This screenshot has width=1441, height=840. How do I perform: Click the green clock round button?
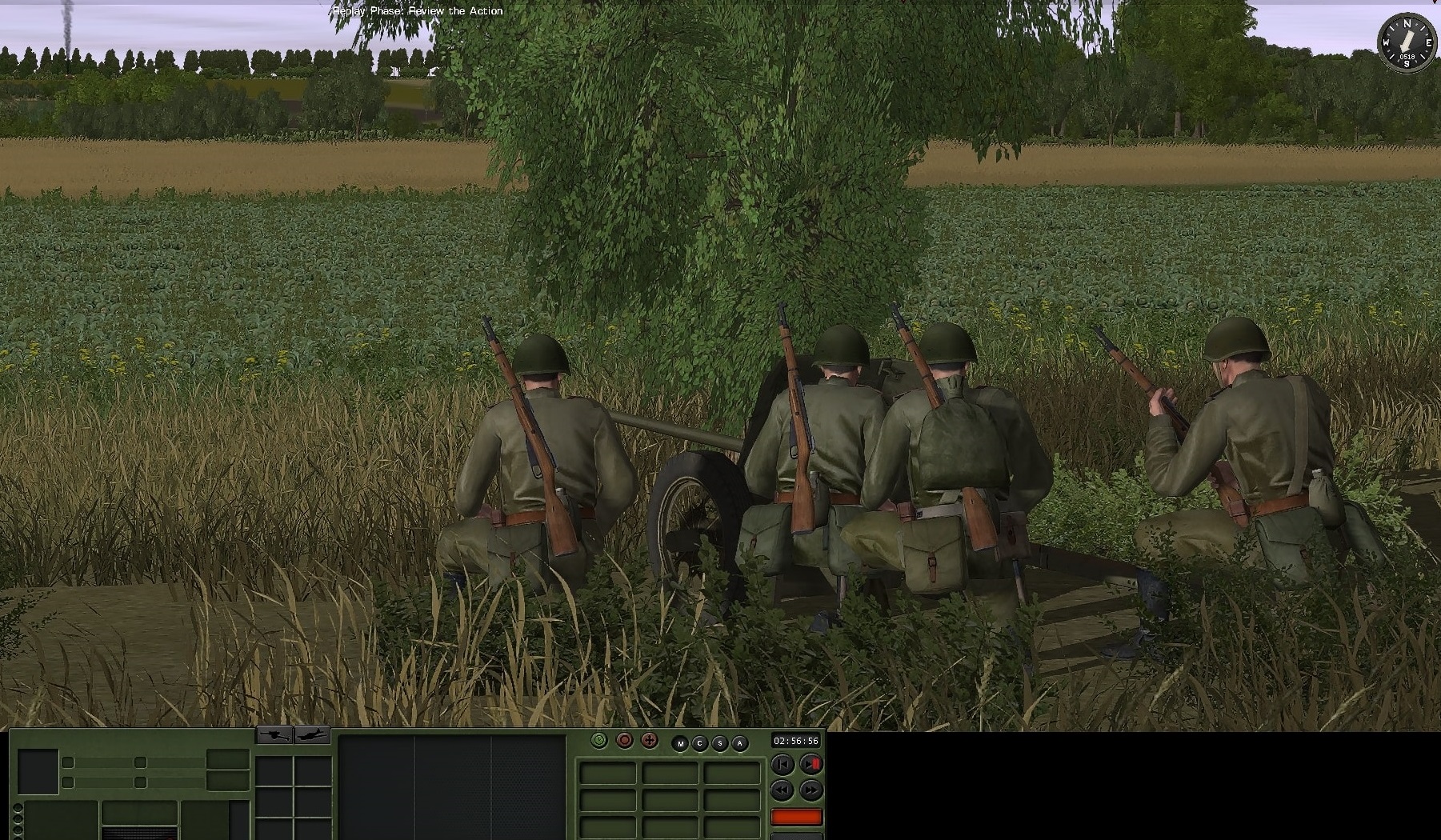[599, 741]
